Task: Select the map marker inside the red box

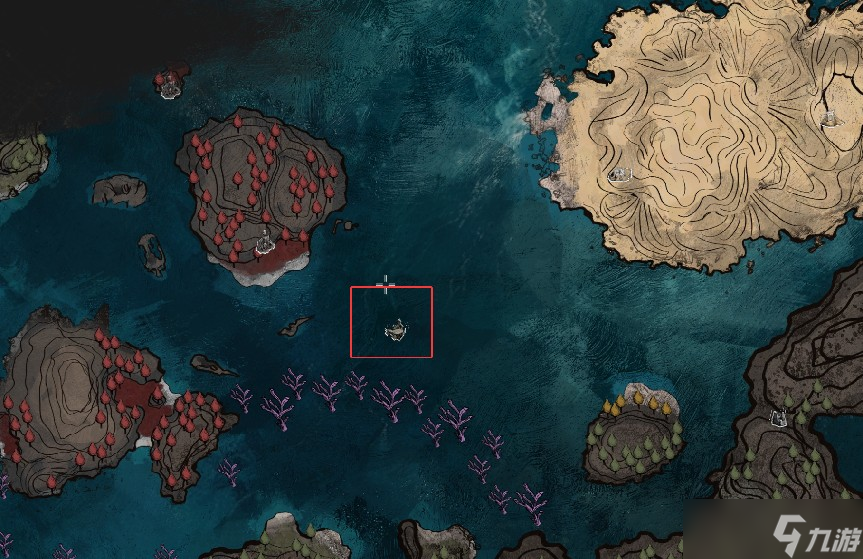Action: 397,328
